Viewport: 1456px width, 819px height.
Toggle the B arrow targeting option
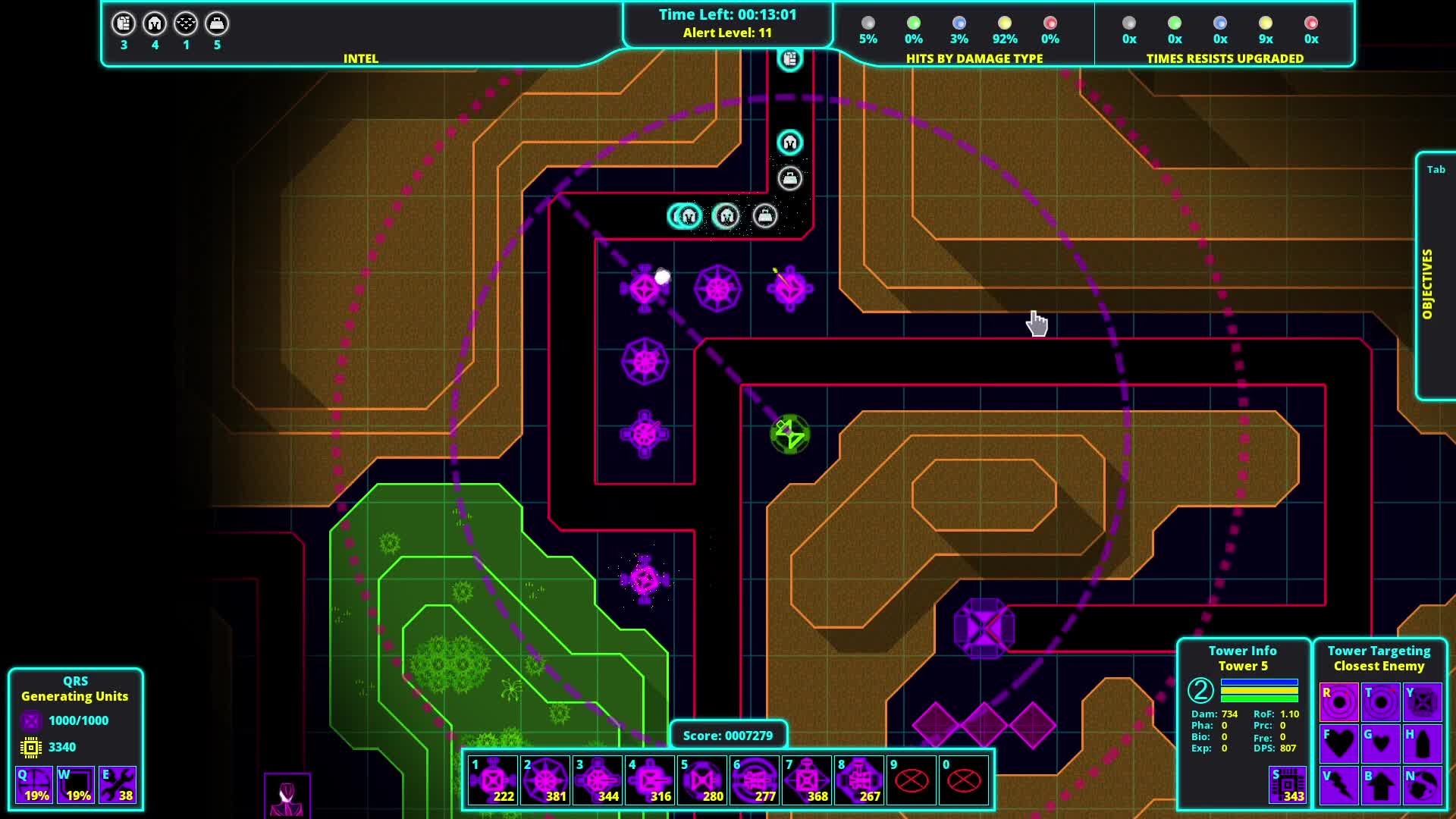[1379, 786]
